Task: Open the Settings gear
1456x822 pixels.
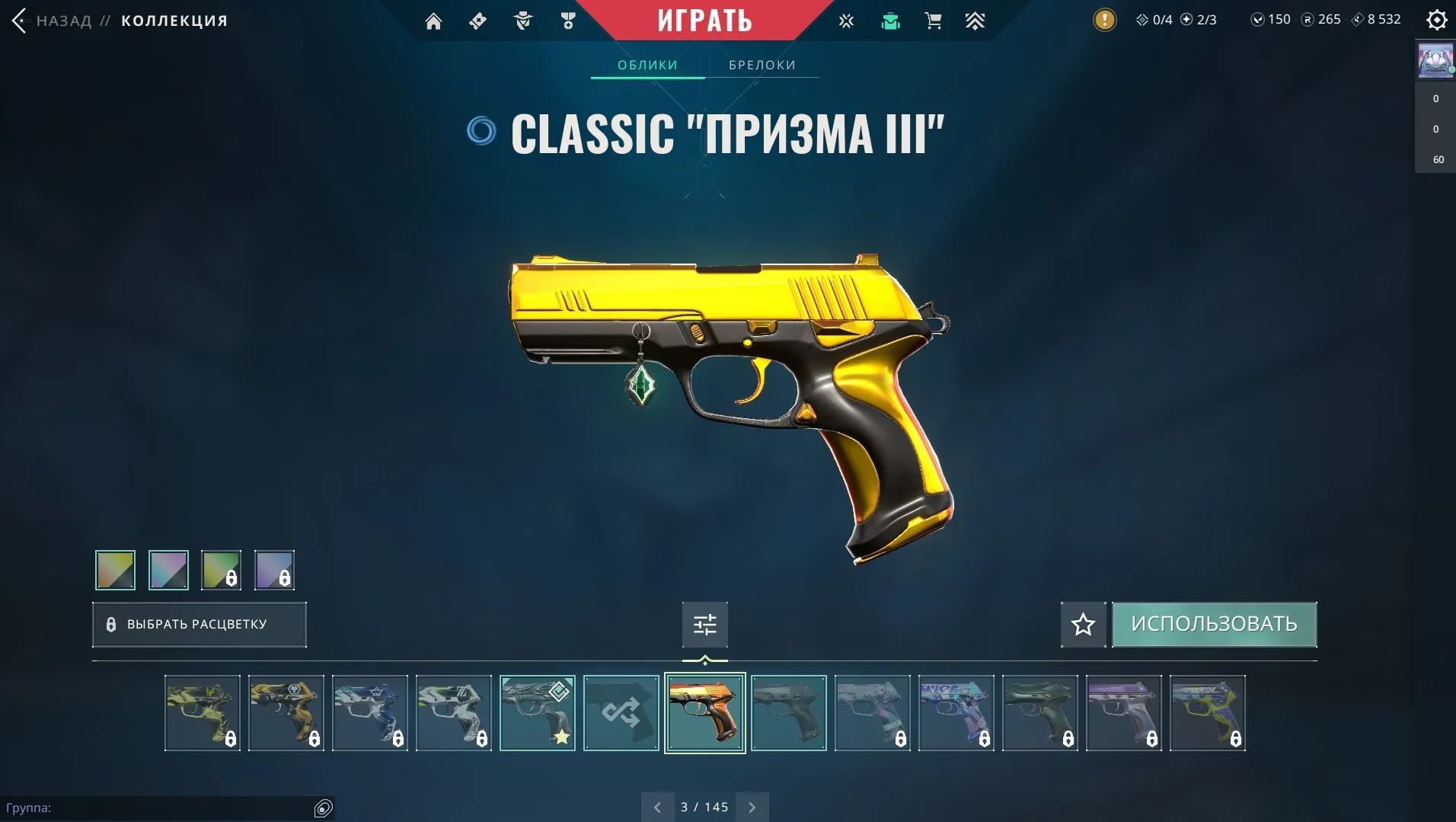Action: (x=1438, y=21)
